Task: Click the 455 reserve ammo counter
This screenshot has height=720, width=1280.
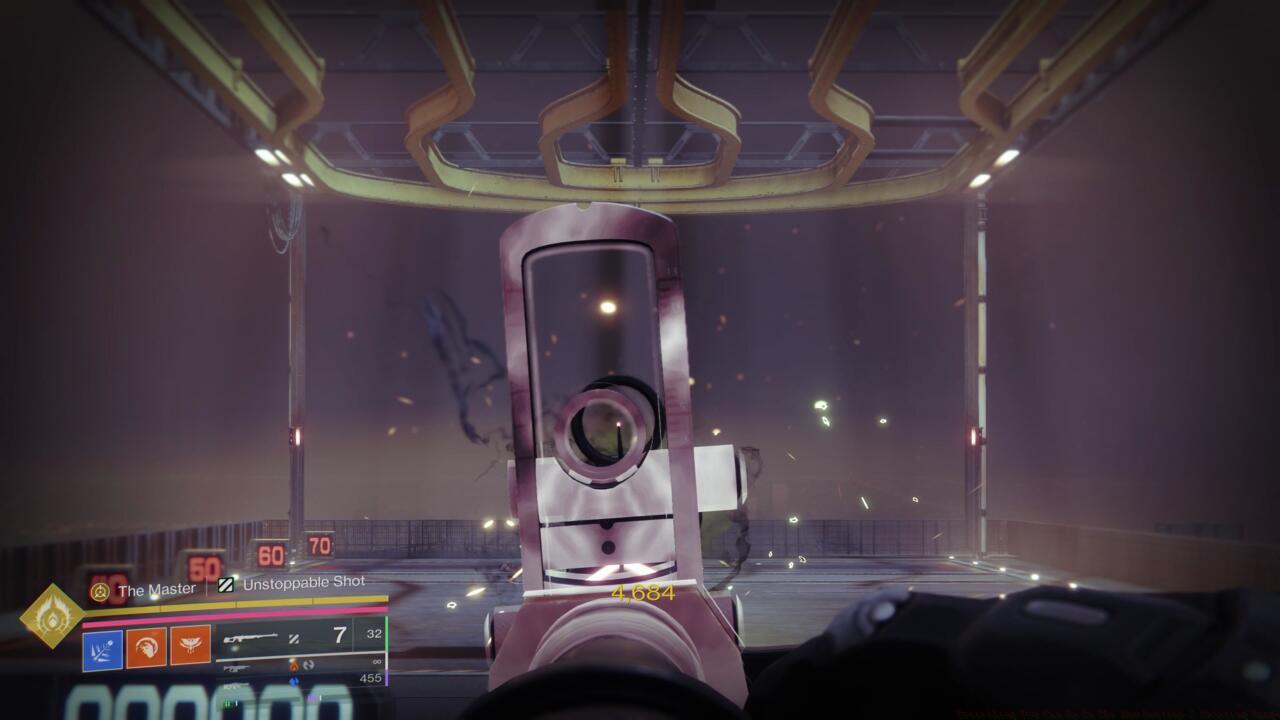Action: [x=371, y=676]
